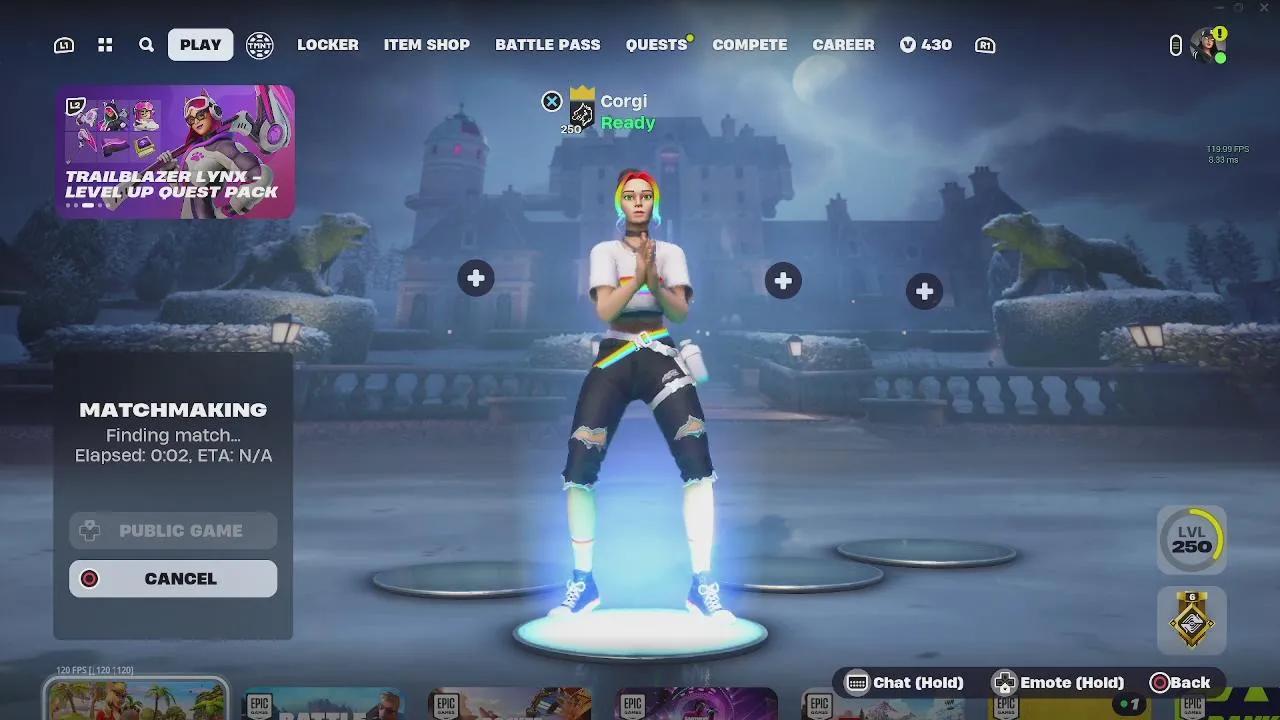This screenshot has width=1280, height=720.
Task: Click Emote (Hold) at the bottom bar
Action: click(x=1003, y=682)
